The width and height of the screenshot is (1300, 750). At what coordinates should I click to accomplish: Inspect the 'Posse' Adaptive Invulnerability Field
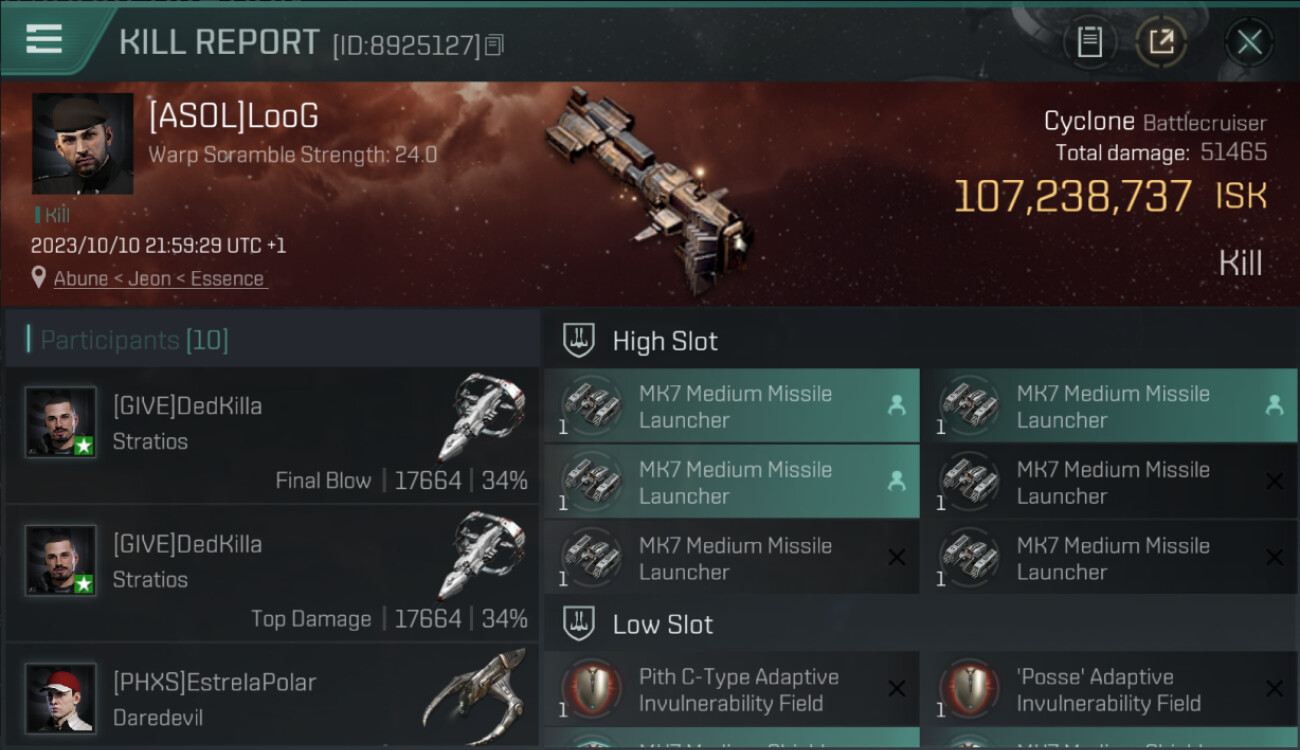click(1108, 690)
